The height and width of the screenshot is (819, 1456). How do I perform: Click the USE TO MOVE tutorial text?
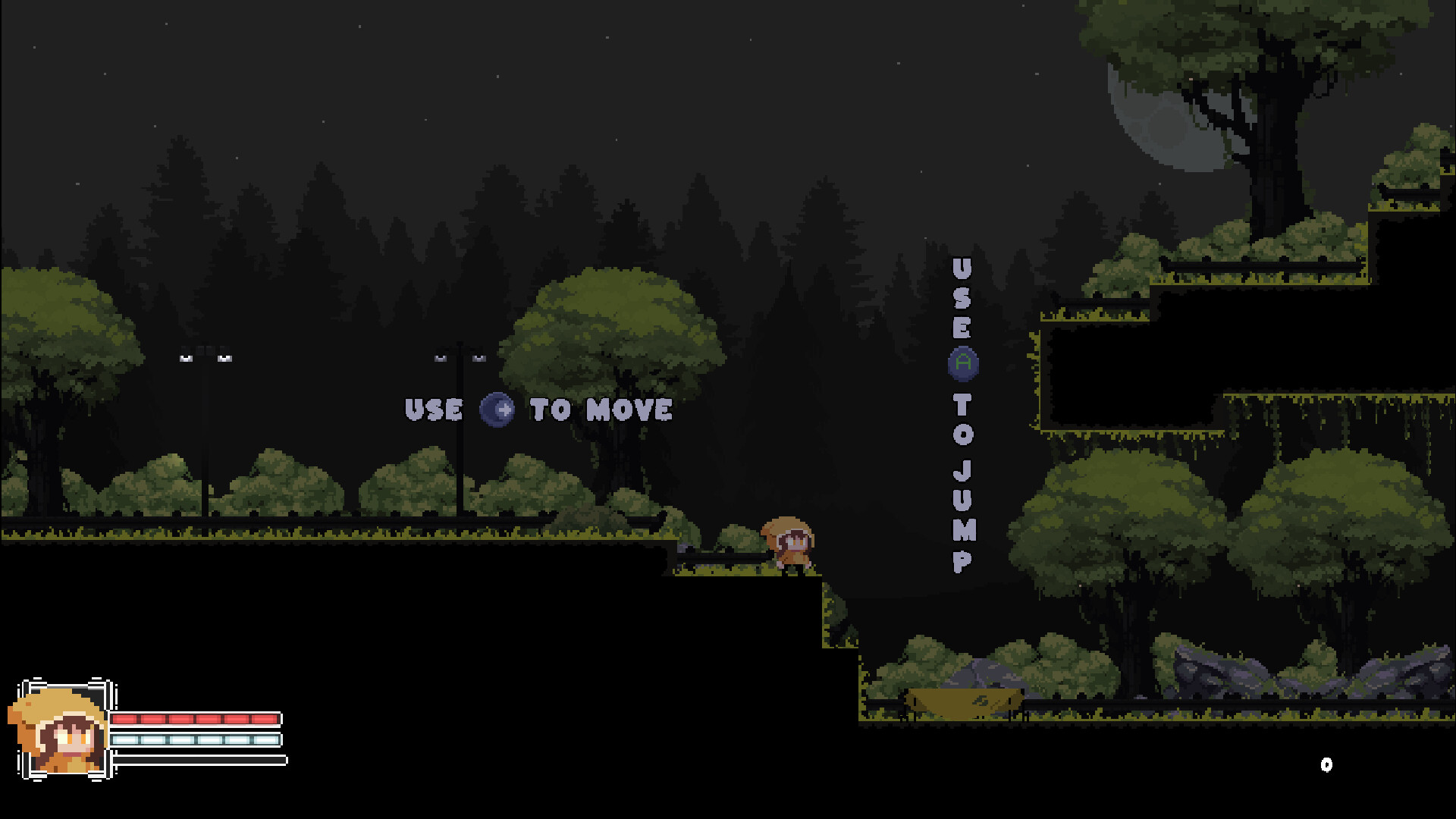[538, 409]
